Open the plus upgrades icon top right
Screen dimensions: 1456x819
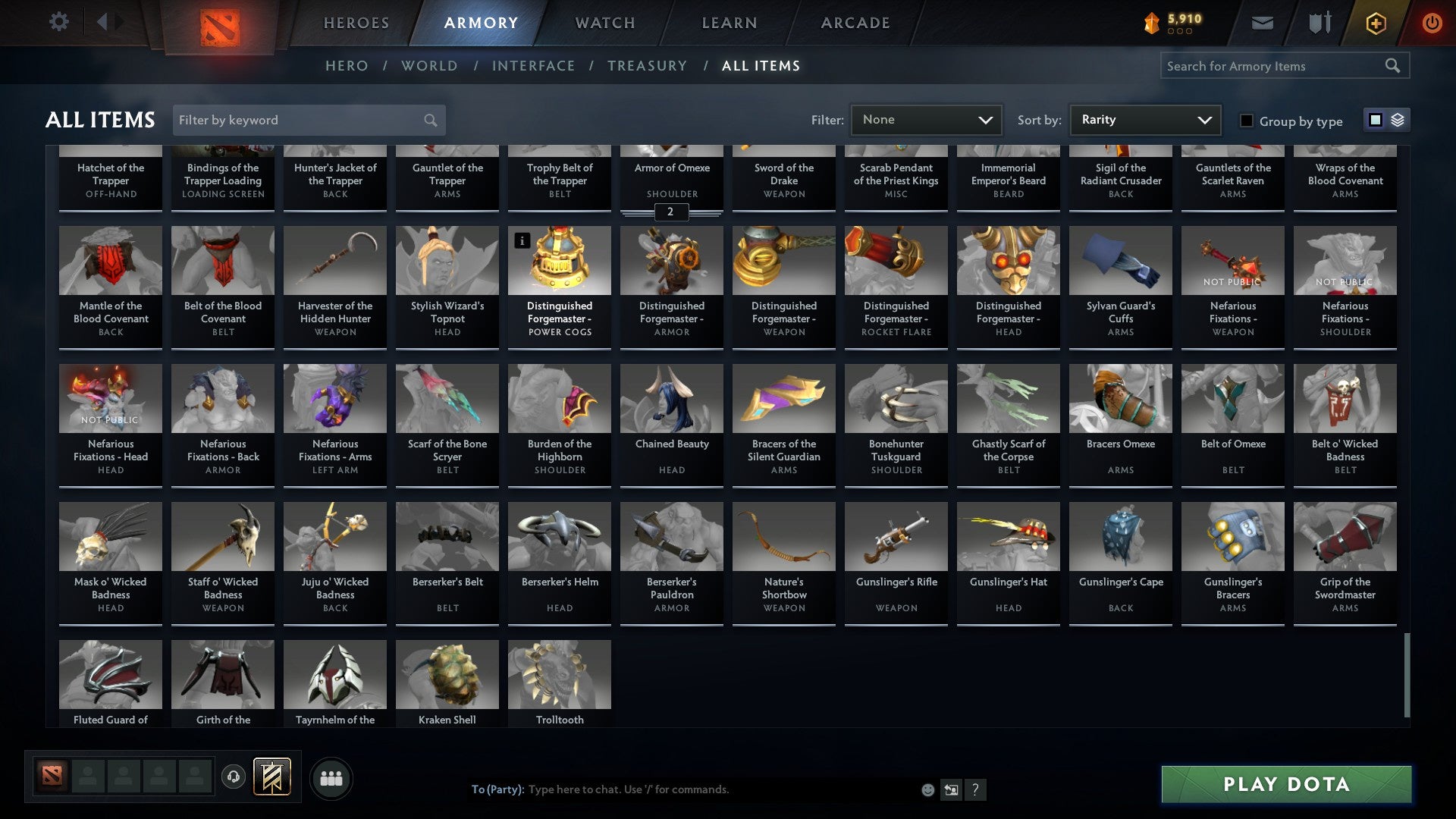[1375, 23]
